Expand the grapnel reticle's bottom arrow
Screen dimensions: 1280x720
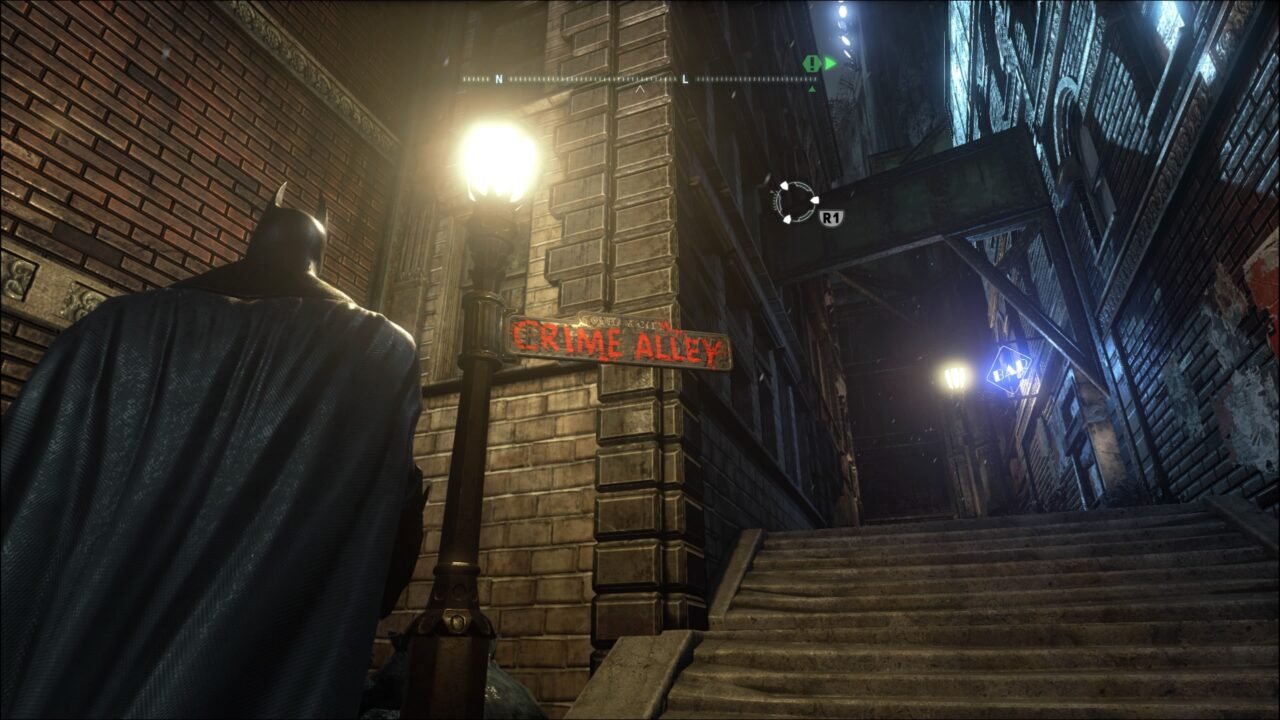[787, 218]
